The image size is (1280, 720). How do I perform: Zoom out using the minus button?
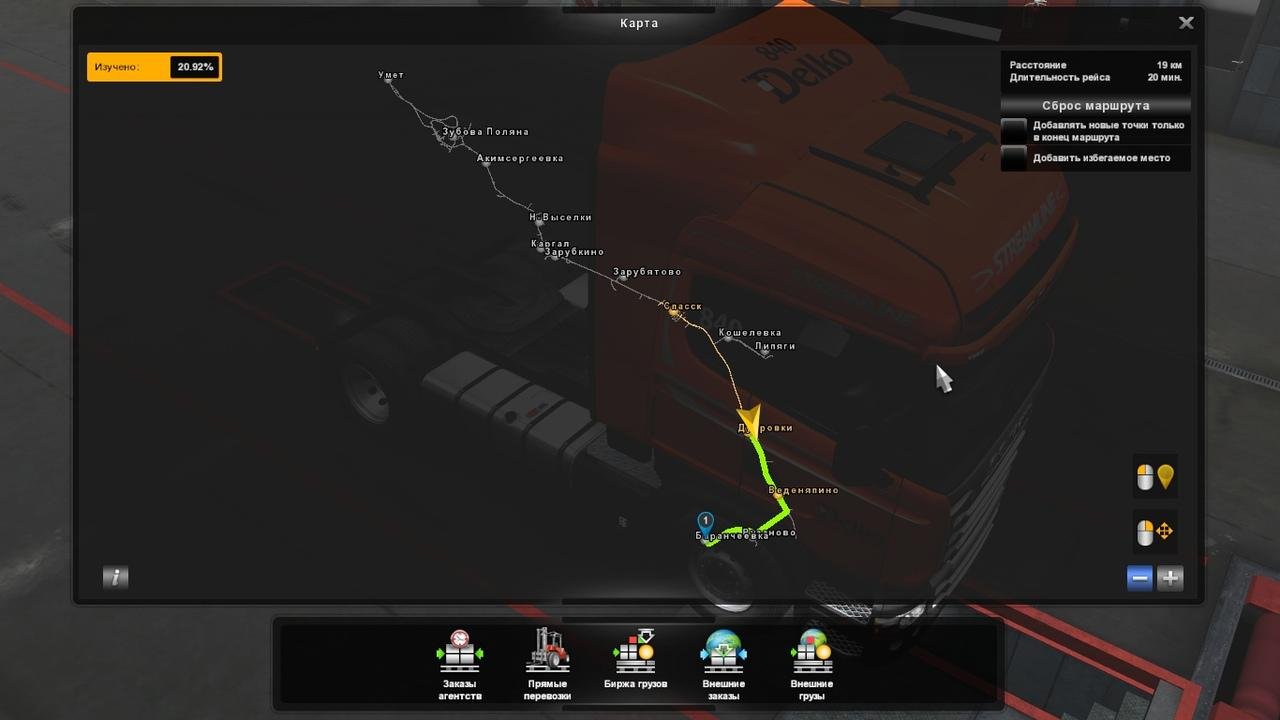tap(1139, 577)
